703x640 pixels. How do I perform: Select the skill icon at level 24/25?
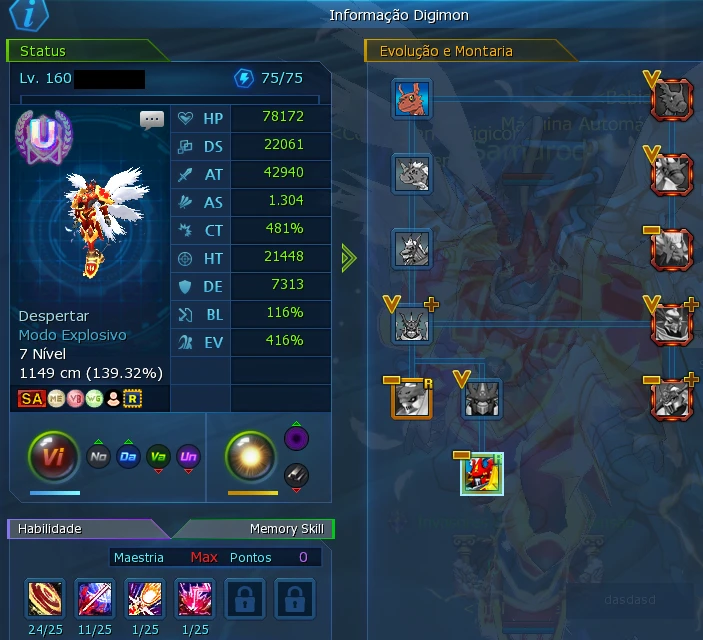tap(43, 598)
